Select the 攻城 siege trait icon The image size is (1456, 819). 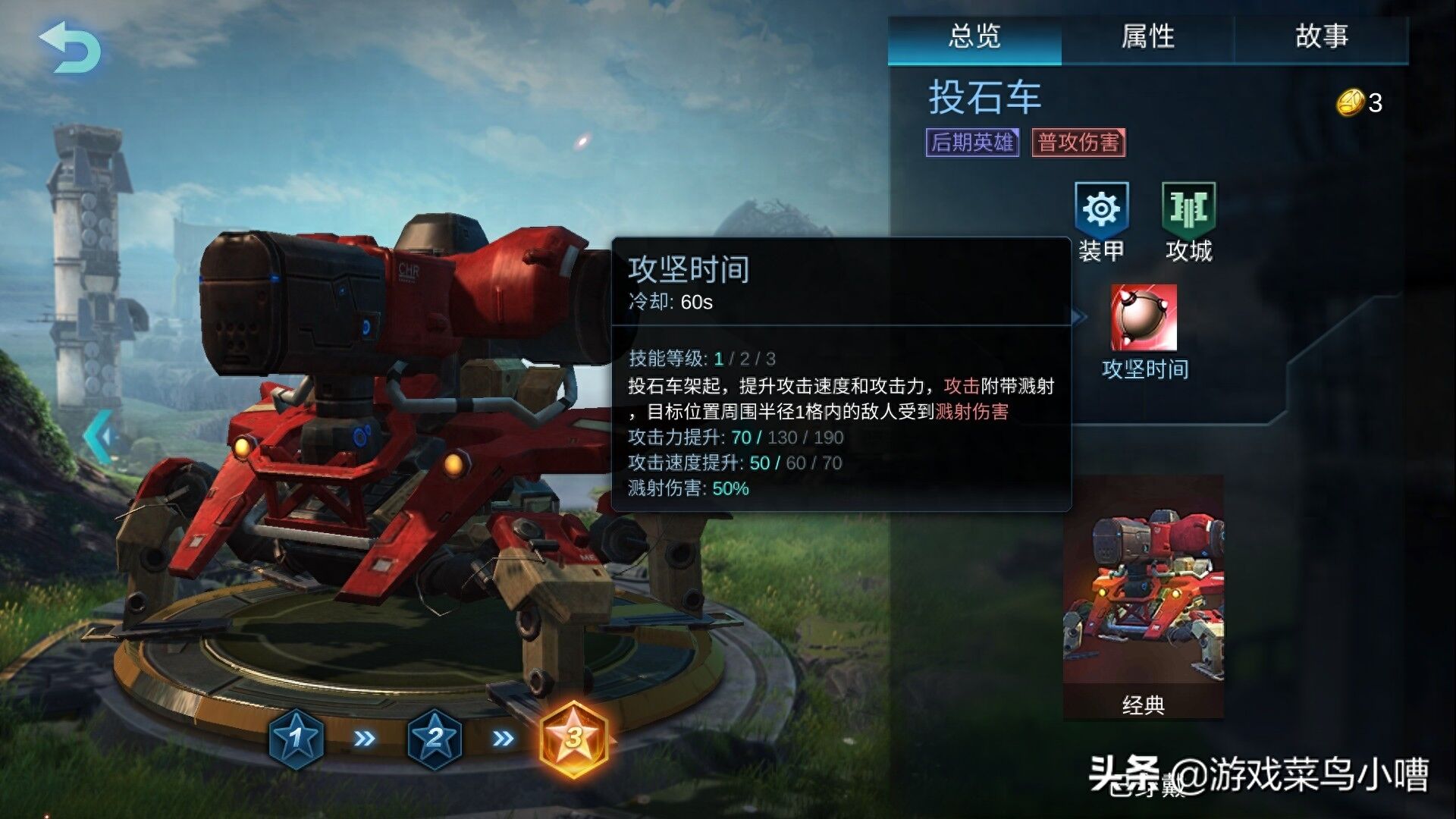(1188, 209)
